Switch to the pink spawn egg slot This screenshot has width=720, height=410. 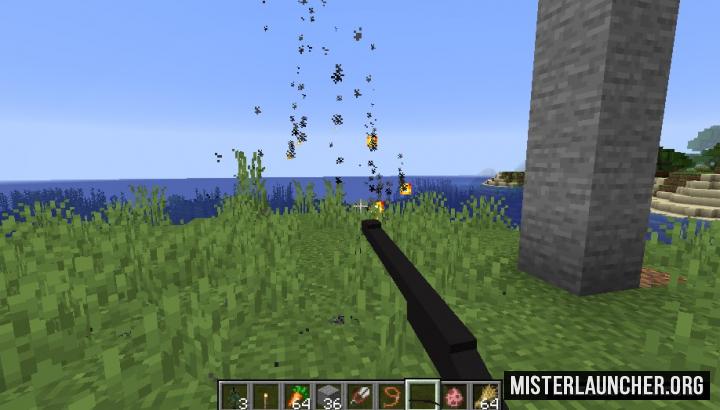(456, 396)
